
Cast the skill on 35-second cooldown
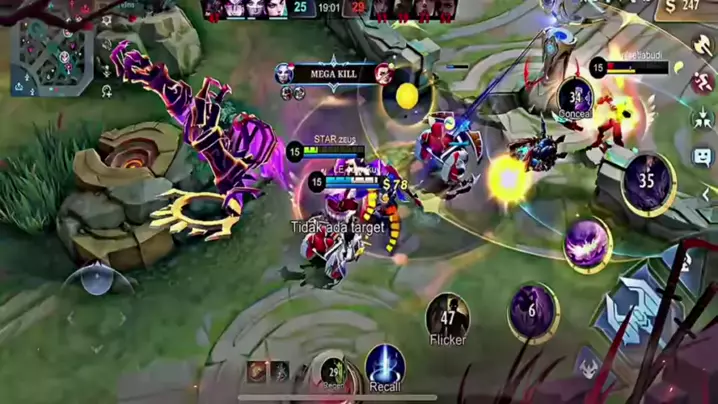click(x=647, y=182)
